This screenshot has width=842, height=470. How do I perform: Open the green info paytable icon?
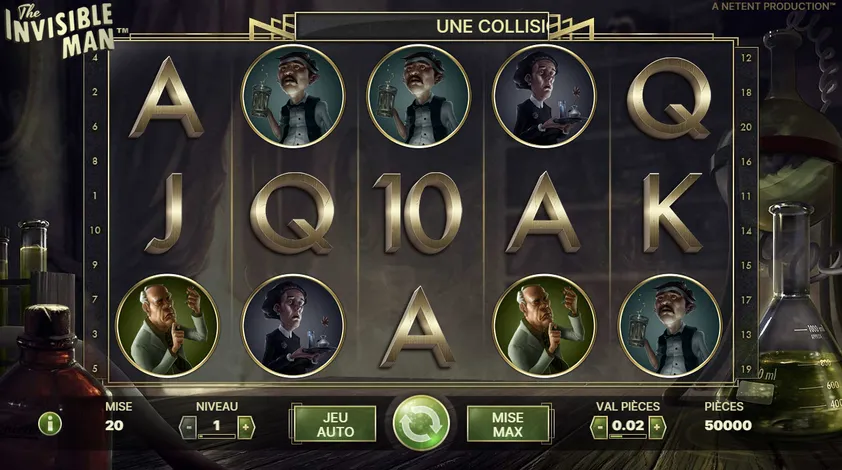tap(50, 423)
